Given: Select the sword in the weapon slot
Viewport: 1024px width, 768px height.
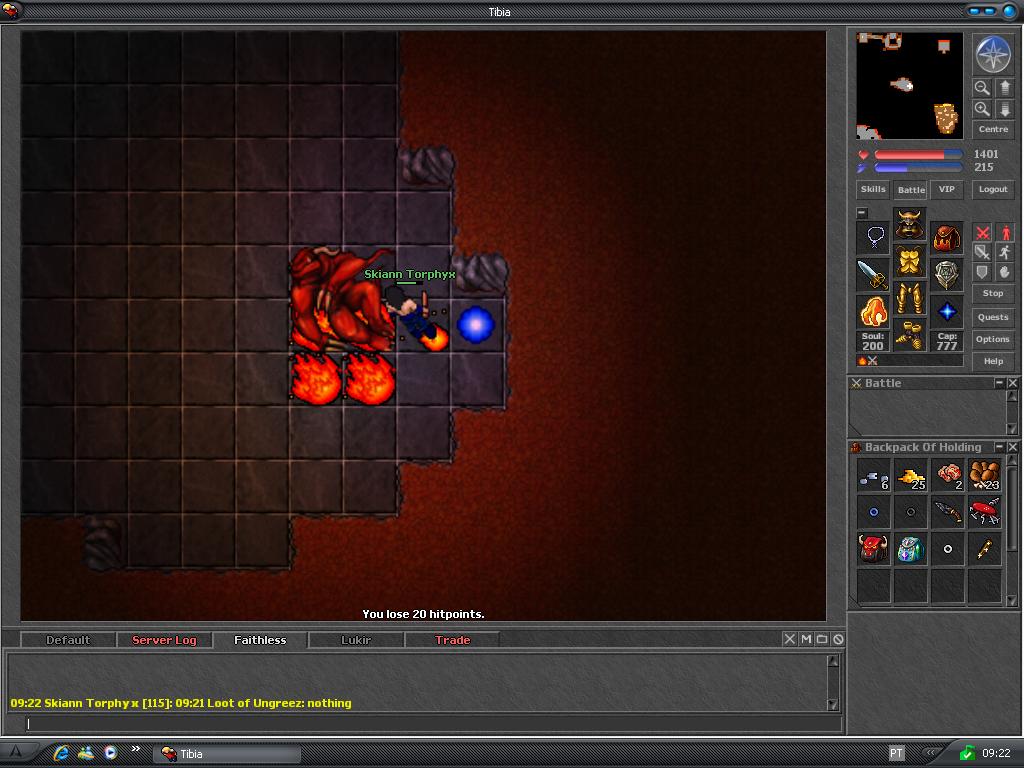Looking at the screenshot, I should pos(873,274).
